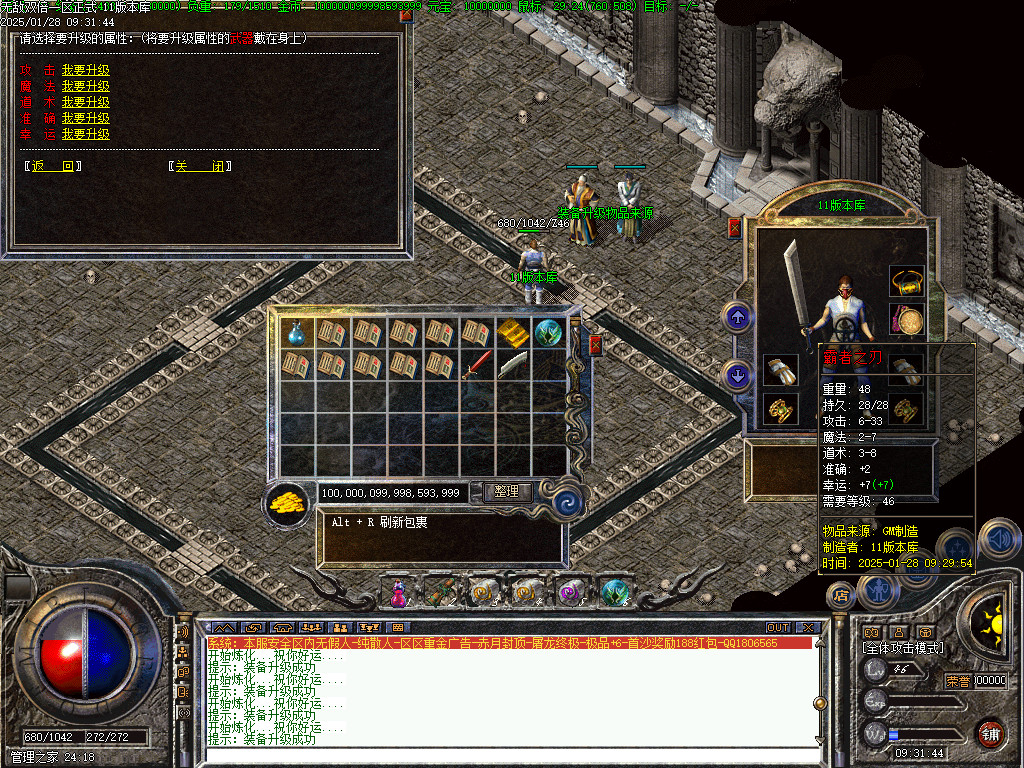
Task: Select the blue potion in the bag
Action: click(x=296, y=333)
